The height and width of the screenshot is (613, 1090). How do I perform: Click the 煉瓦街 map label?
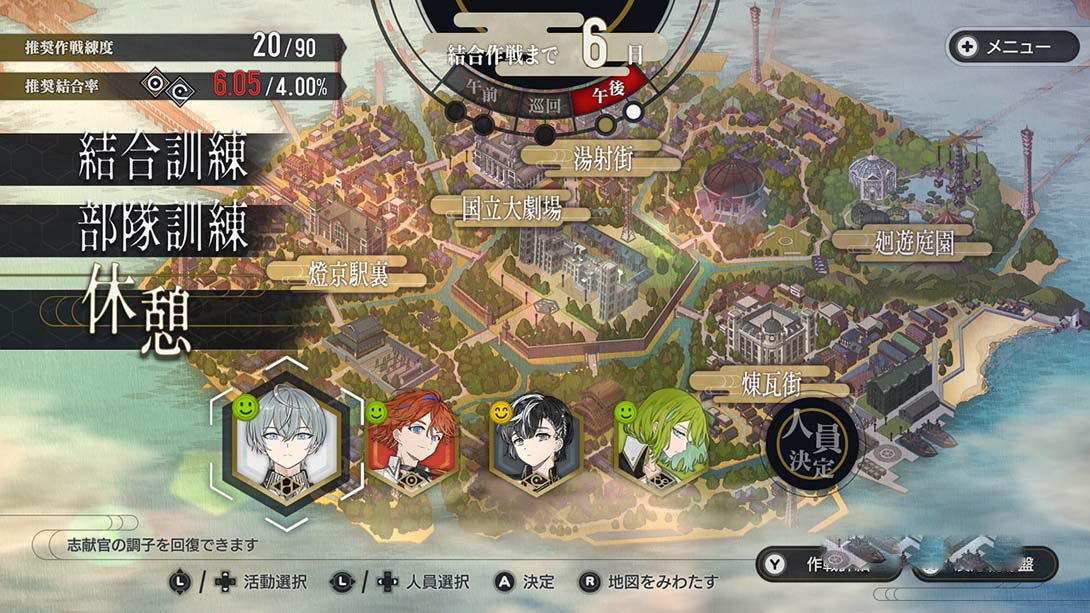click(x=772, y=385)
